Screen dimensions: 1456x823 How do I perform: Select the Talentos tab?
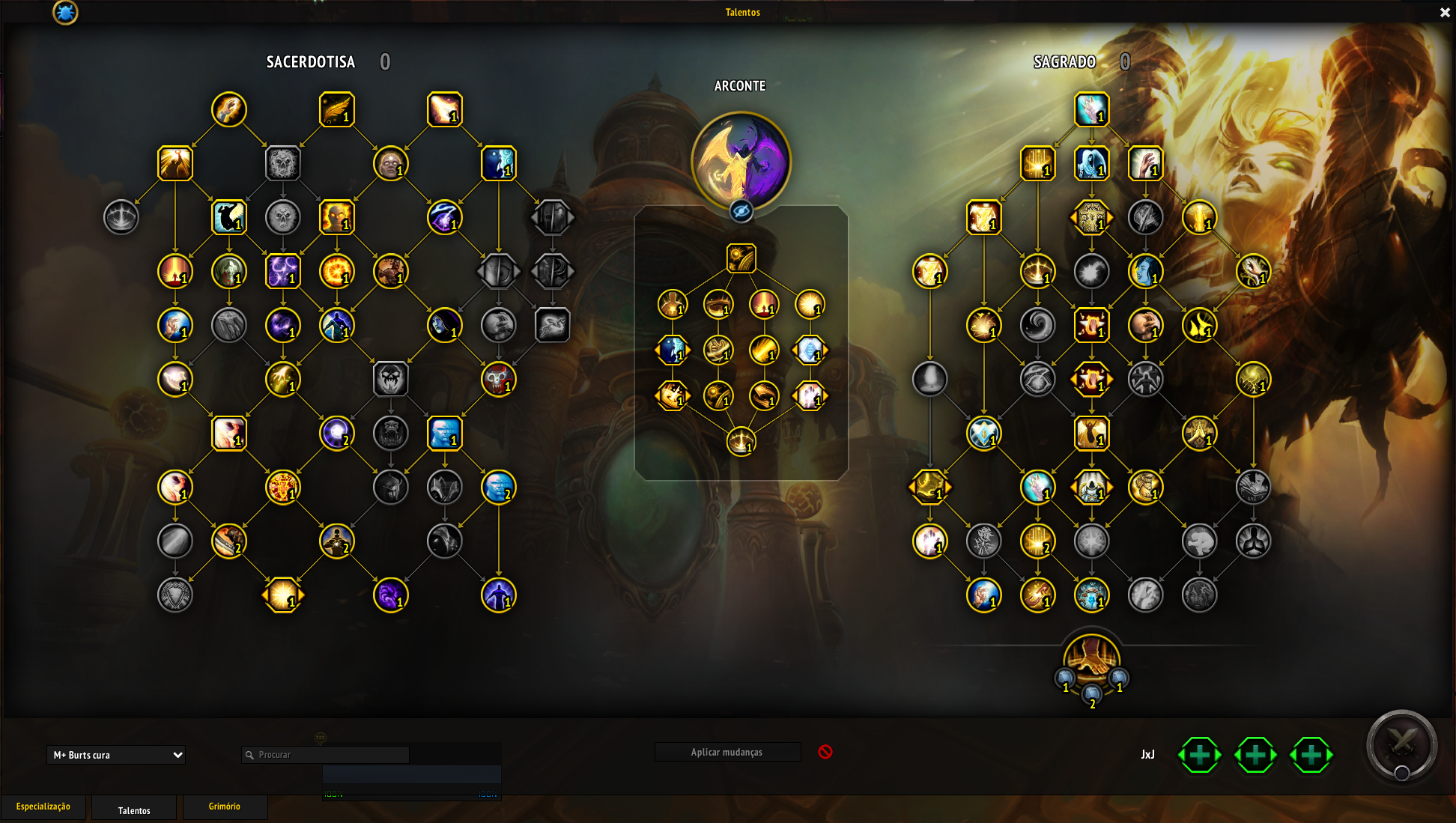(x=134, y=810)
